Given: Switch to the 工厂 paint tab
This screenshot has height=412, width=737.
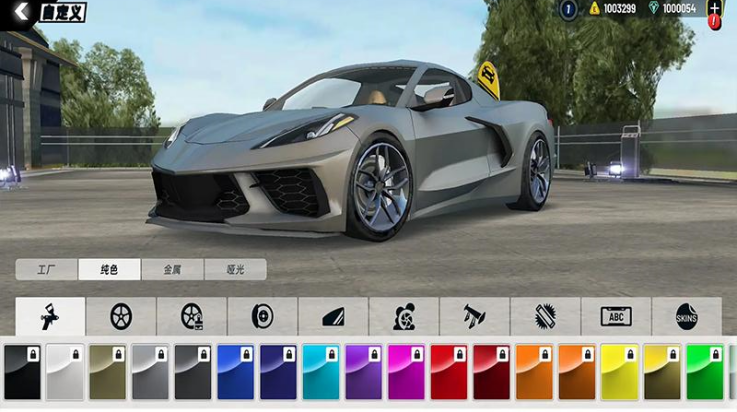Looking at the screenshot, I should coord(44,269).
